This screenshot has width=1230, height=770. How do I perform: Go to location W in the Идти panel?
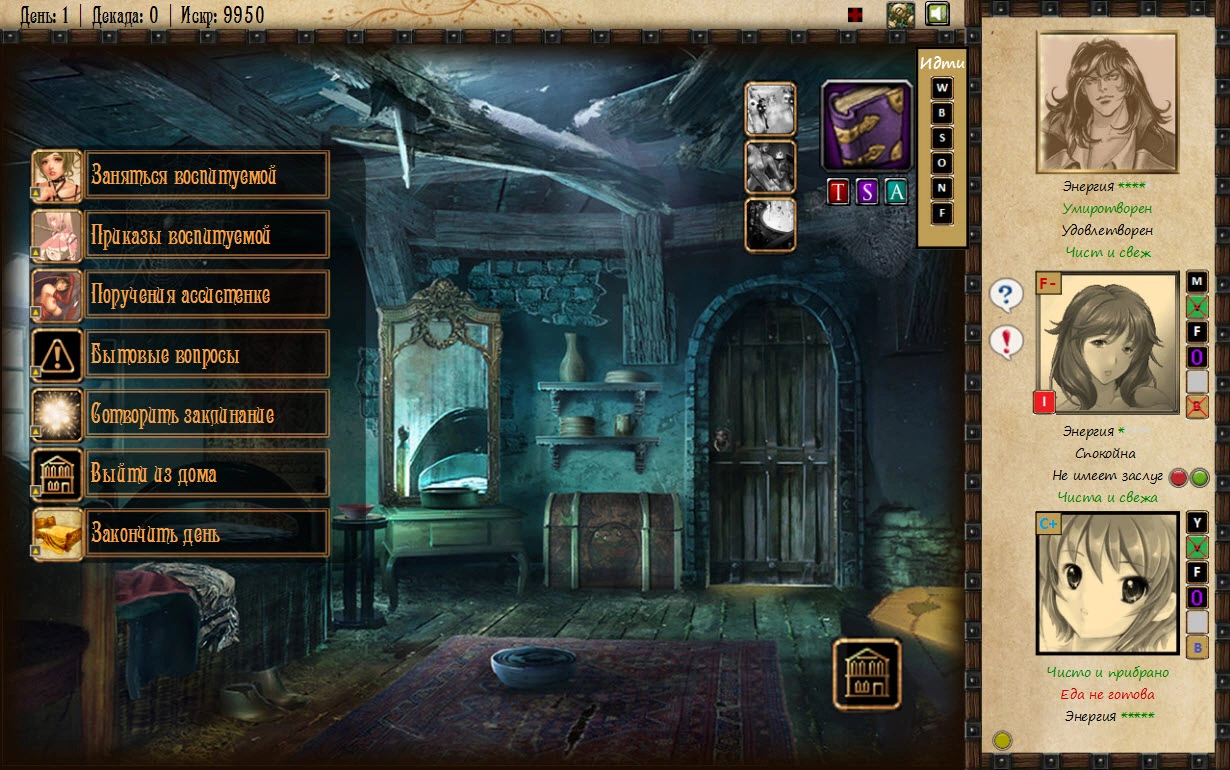coord(942,88)
